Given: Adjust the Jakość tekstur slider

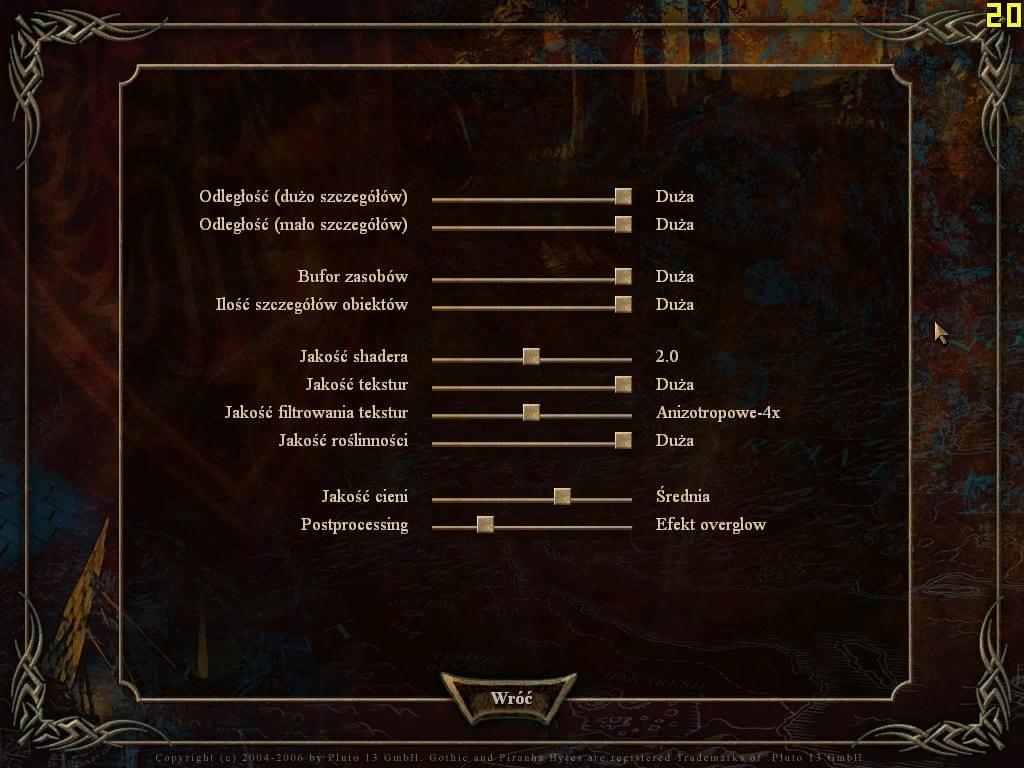Looking at the screenshot, I should (x=623, y=385).
